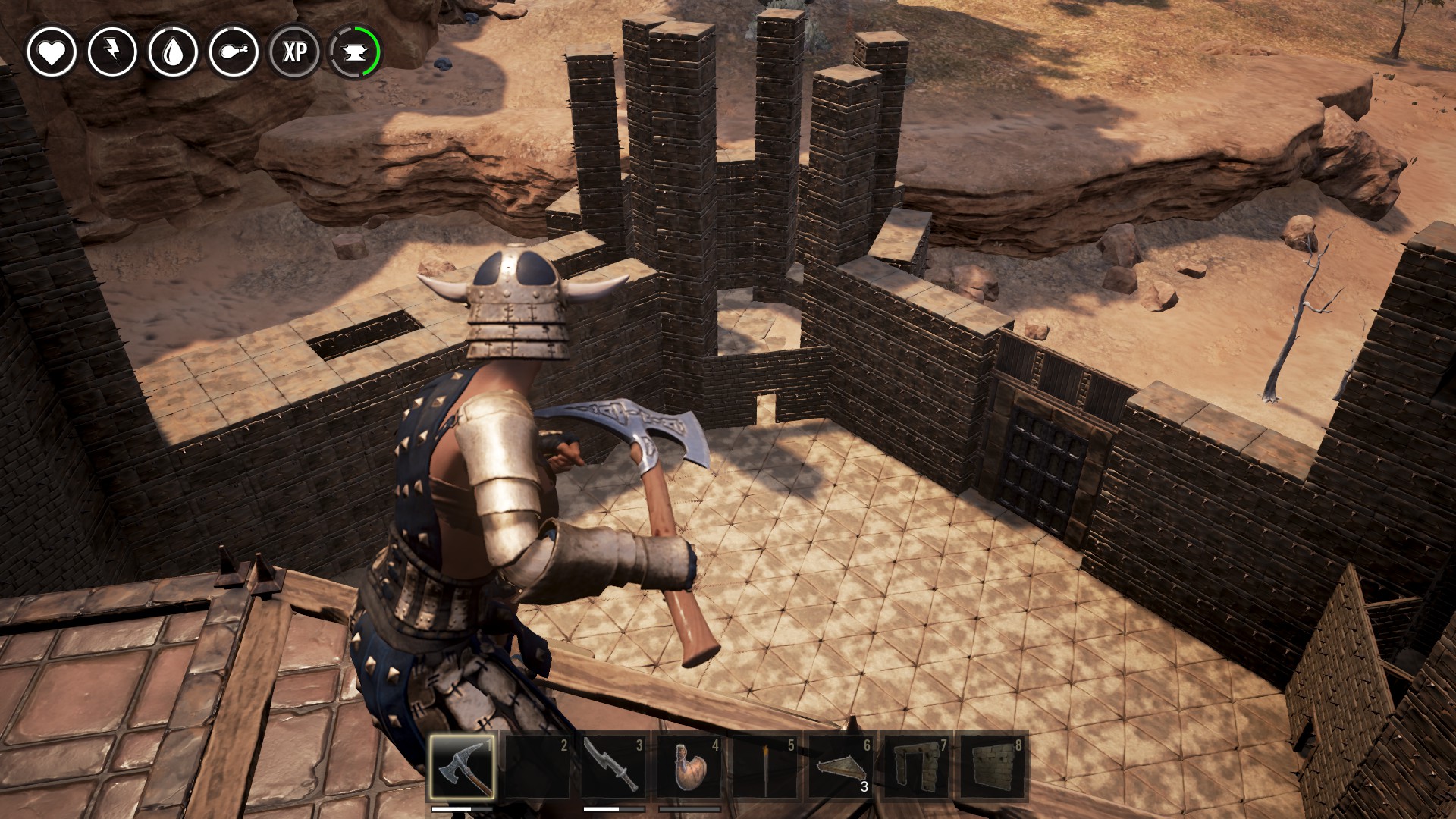
Task: Click the XP status icon
Action: pos(295,52)
